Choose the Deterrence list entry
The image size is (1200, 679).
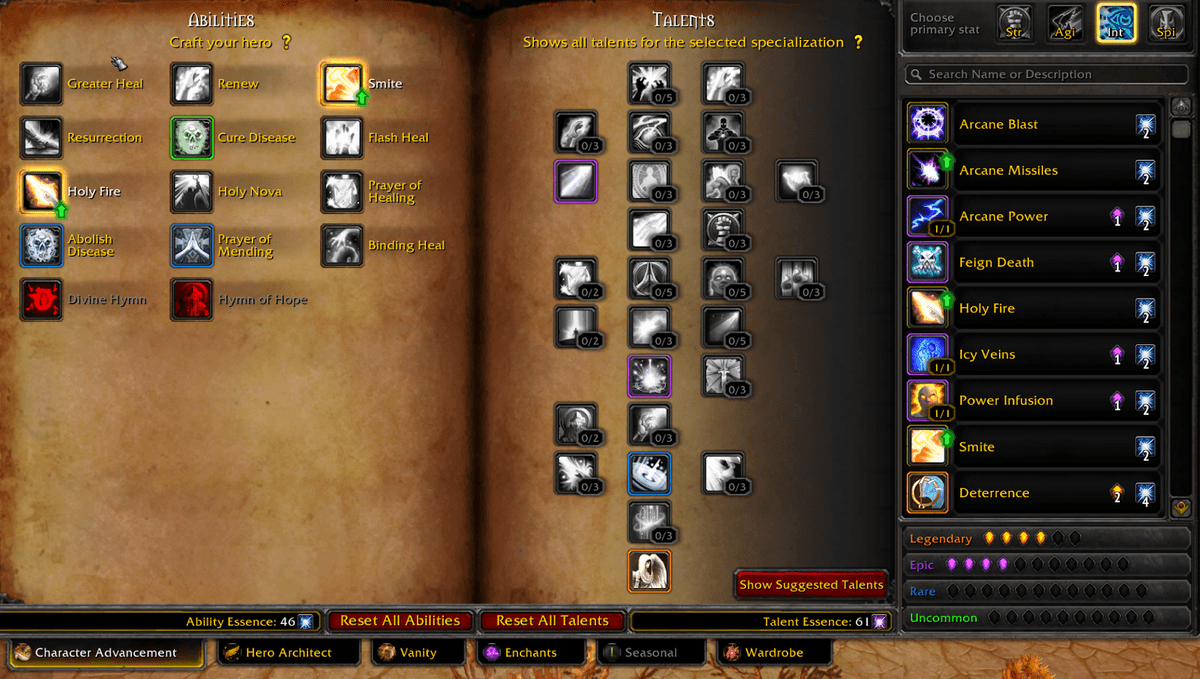(x=1034, y=493)
